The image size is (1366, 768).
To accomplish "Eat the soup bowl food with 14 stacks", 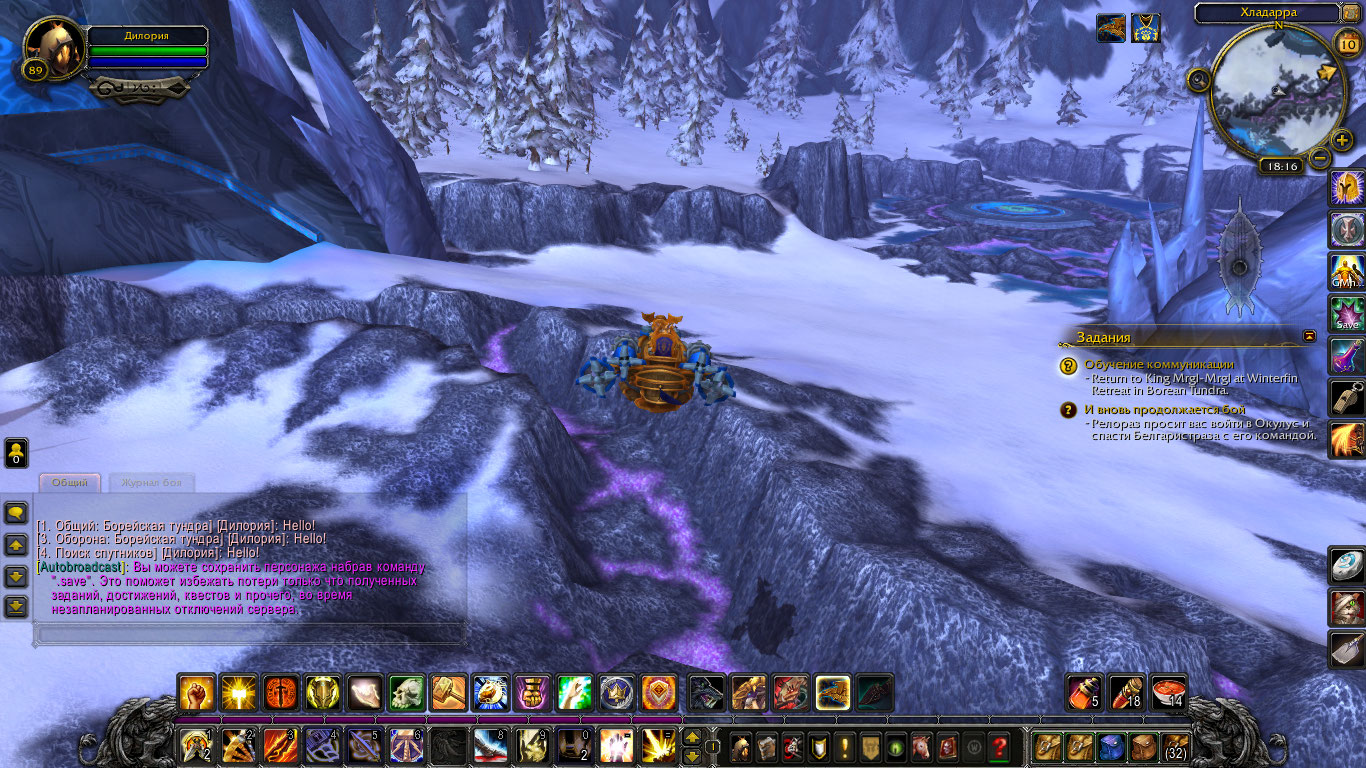I will pyautogui.click(x=1168, y=693).
